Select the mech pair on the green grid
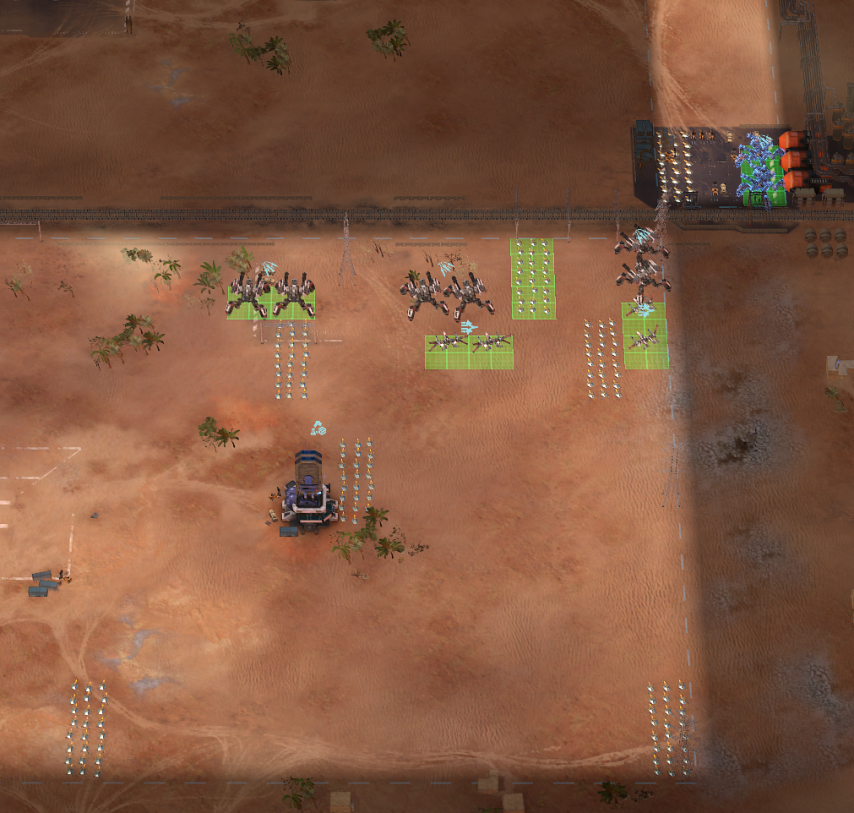 coord(270,294)
